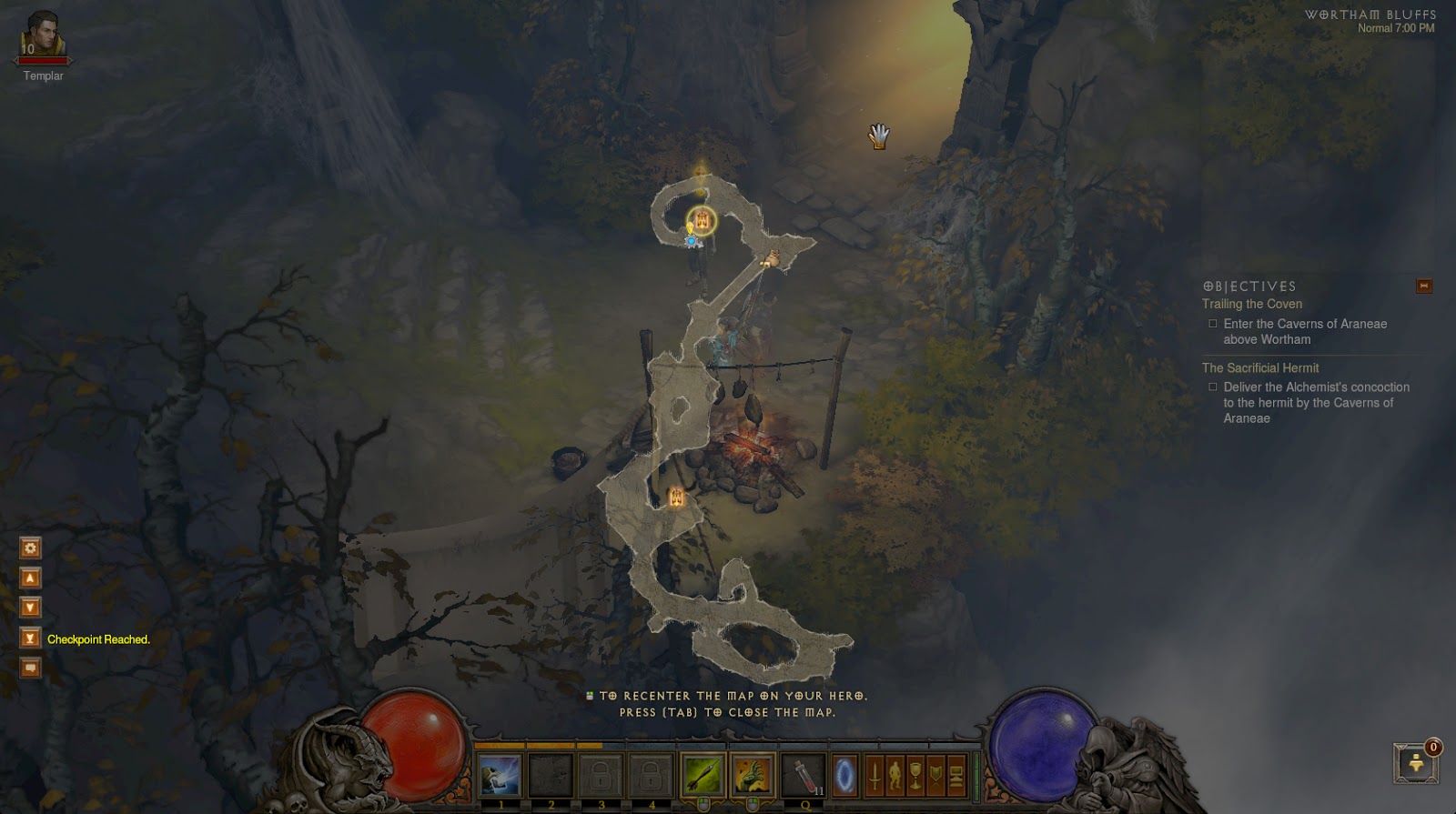This screenshot has height=814, width=1456.
Task: Click the single chat down arrow button
Action: pos(31,608)
